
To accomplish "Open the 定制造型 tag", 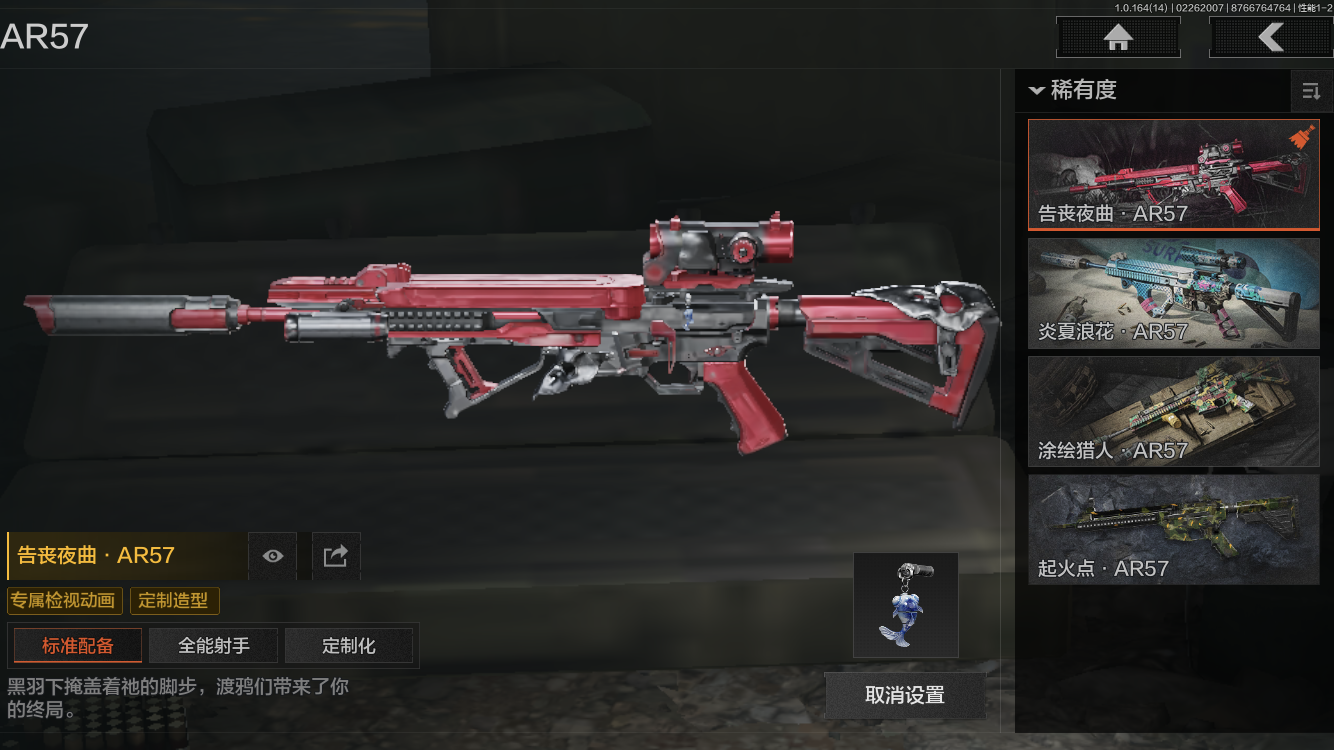I will 174,601.
